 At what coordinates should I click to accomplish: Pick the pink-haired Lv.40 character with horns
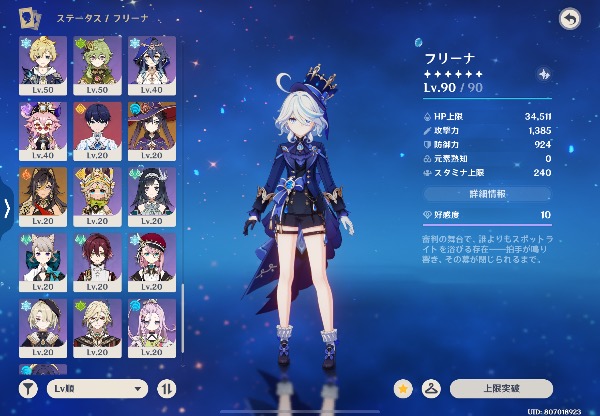43,129
